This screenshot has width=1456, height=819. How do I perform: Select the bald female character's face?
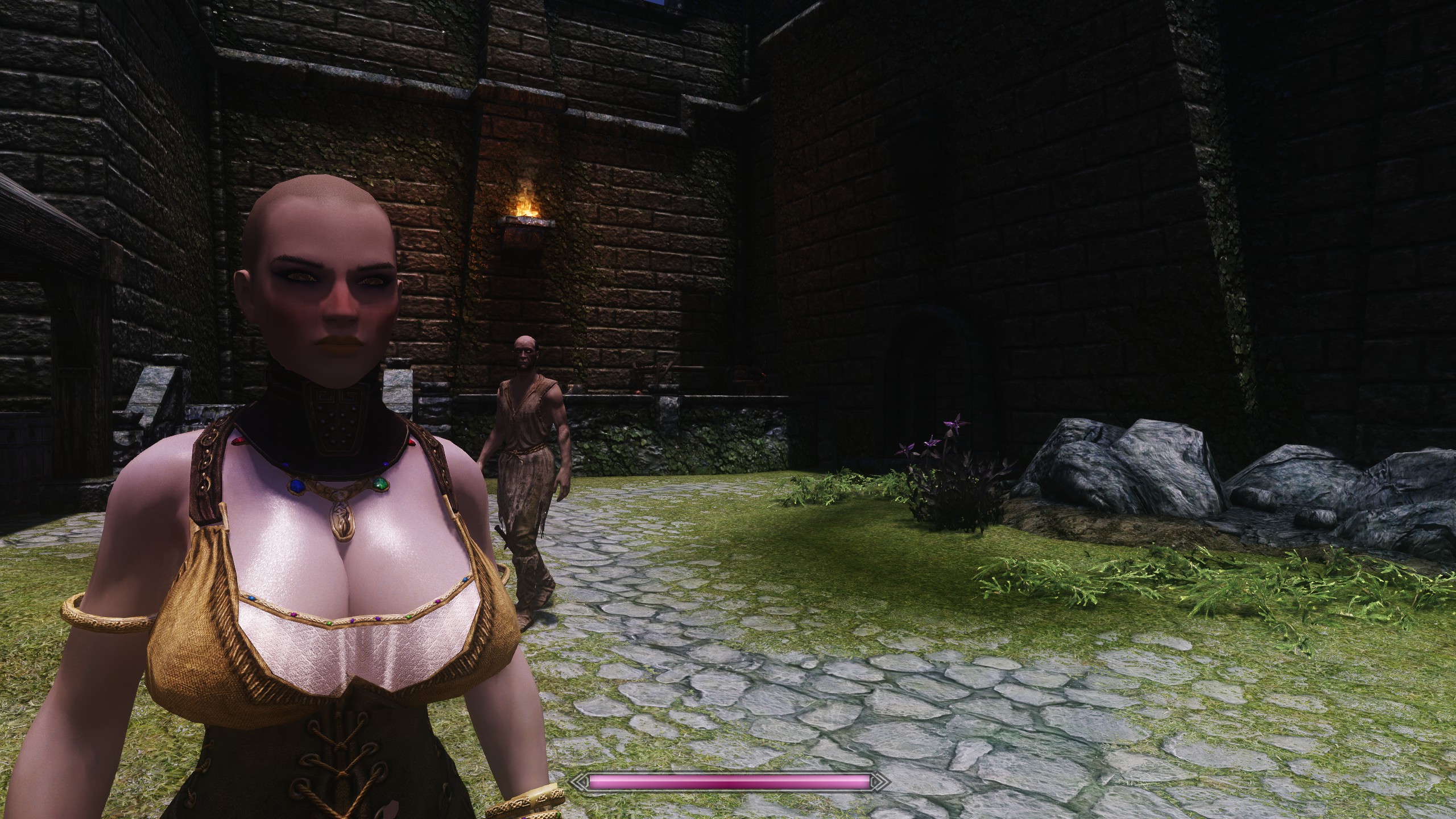324,284
